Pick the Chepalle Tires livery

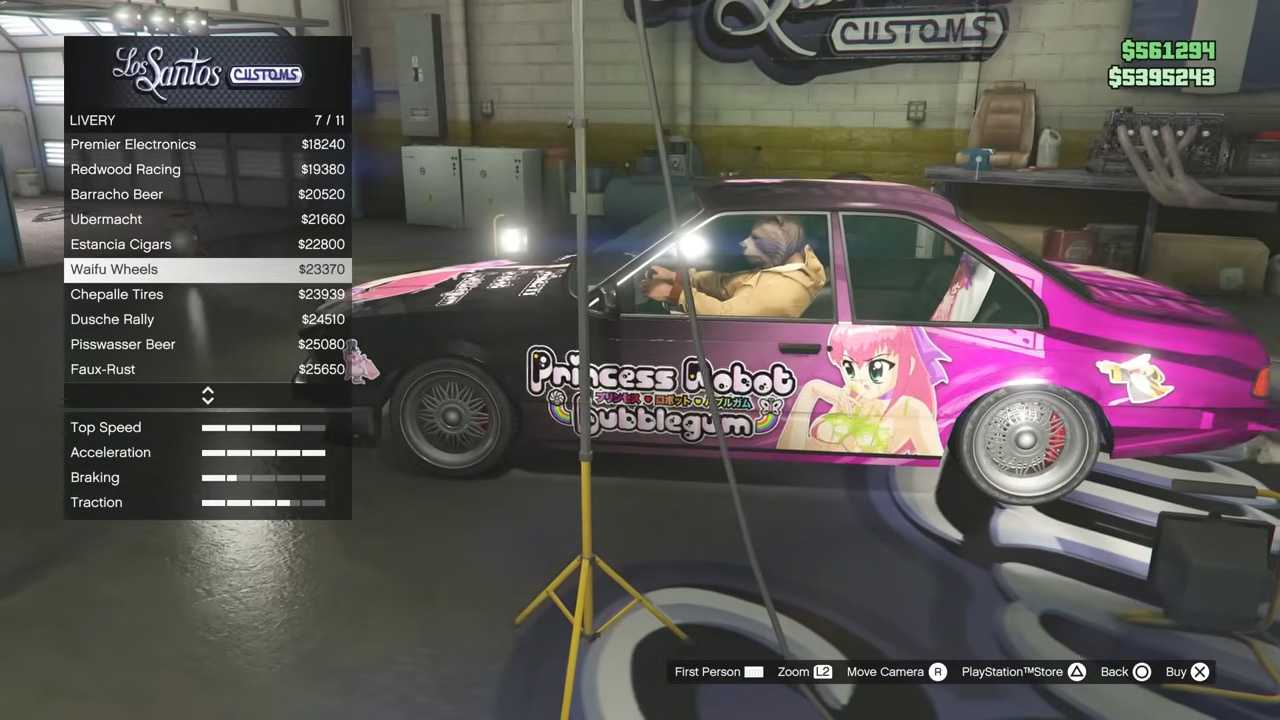[x=207, y=295]
